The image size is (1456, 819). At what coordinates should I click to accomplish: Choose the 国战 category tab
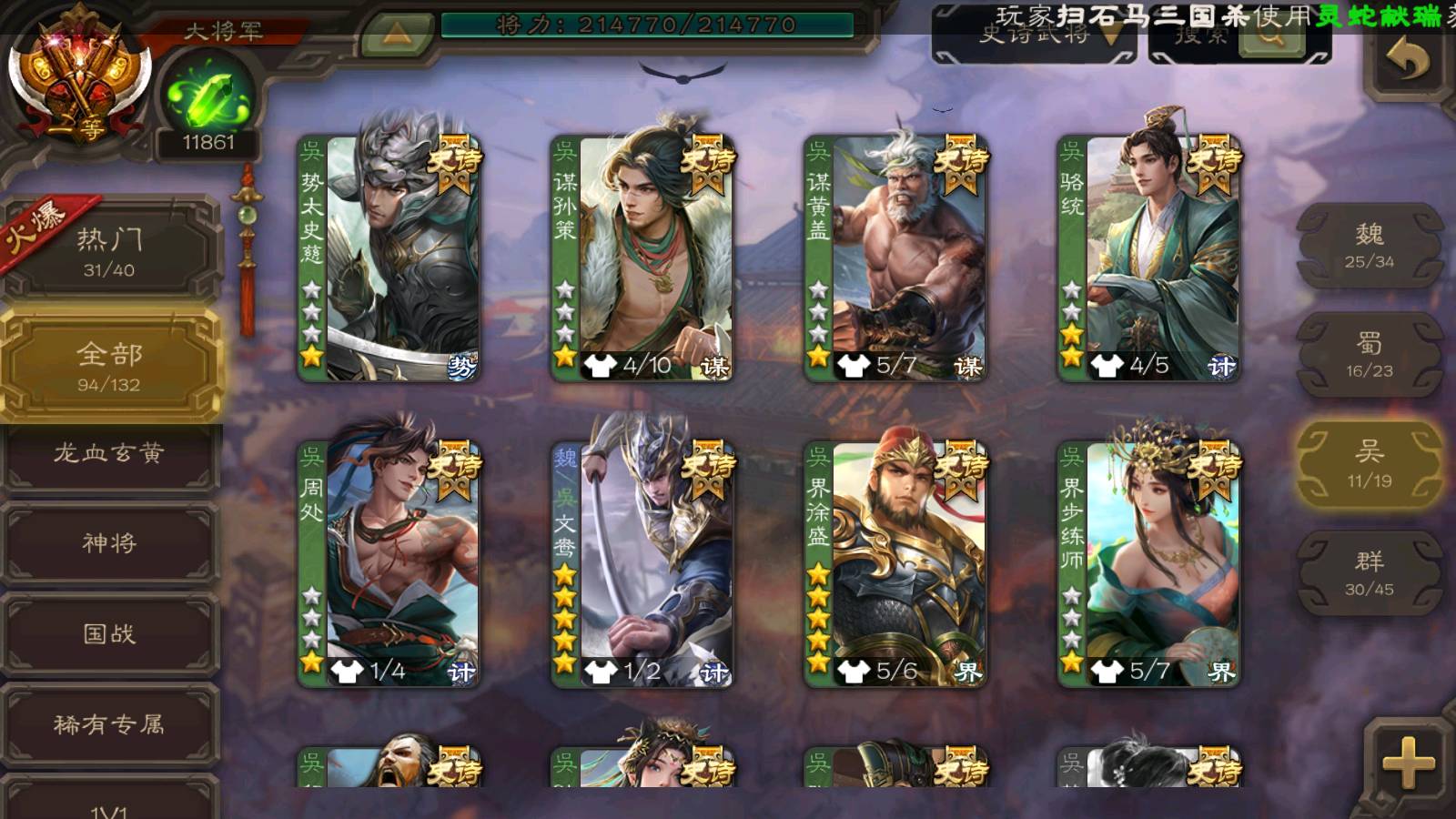tap(109, 633)
